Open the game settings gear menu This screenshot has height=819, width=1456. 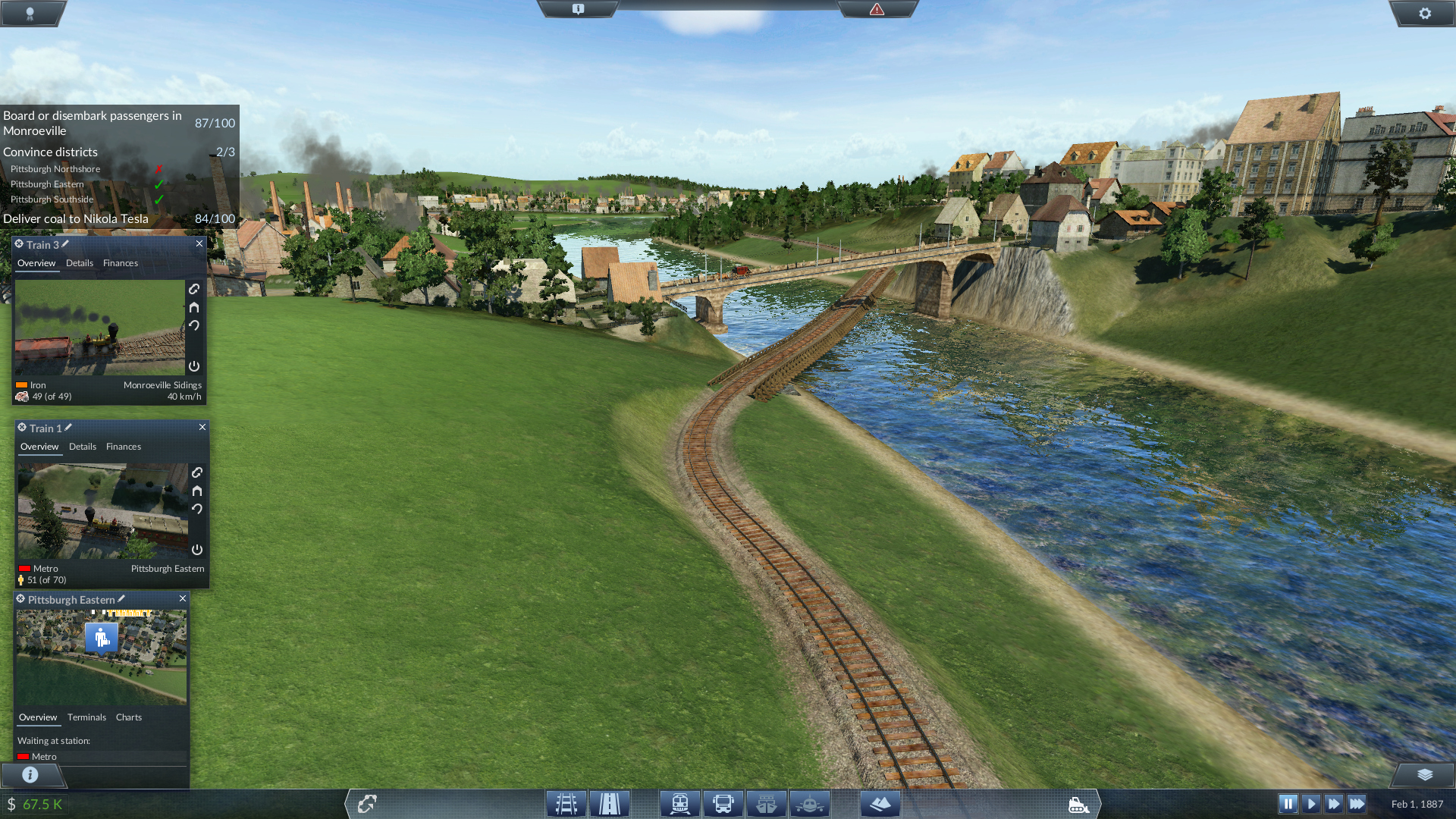(1425, 13)
